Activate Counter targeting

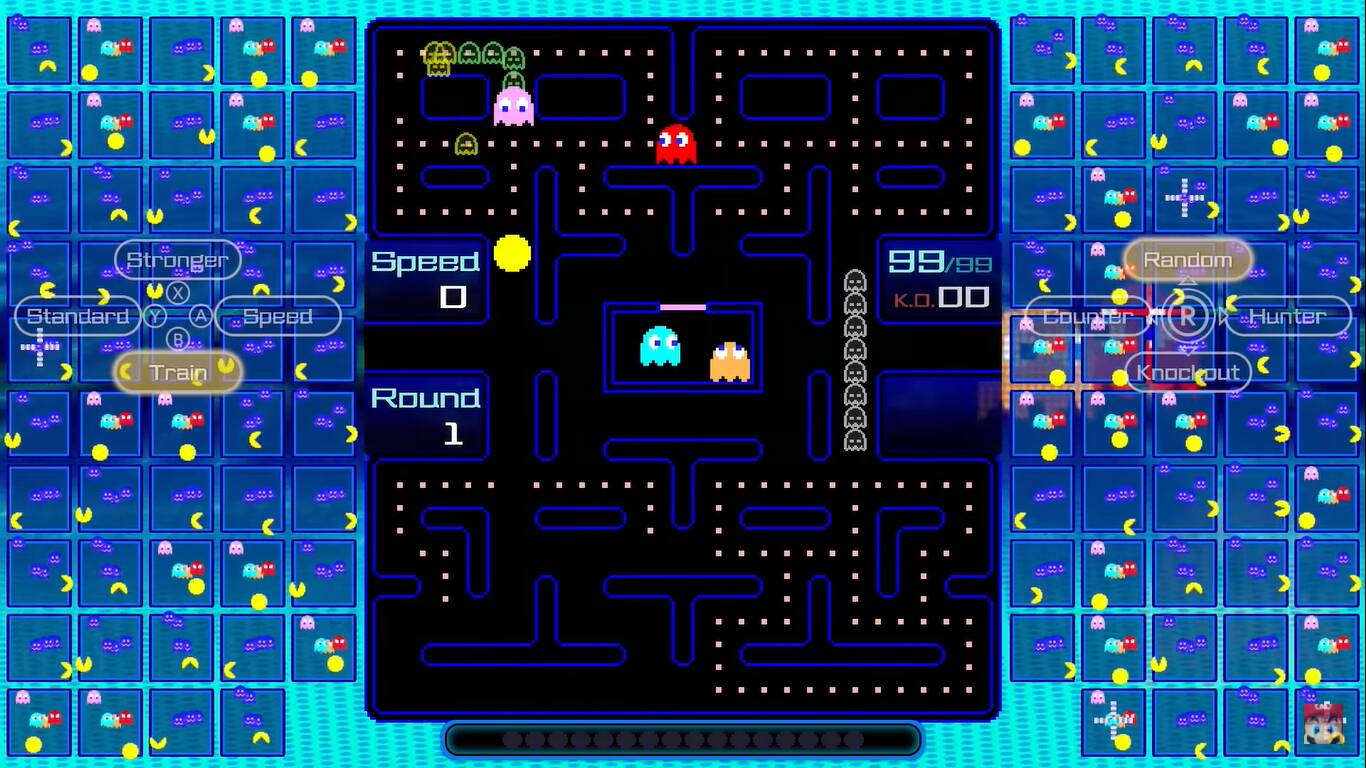[x=1086, y=316]
